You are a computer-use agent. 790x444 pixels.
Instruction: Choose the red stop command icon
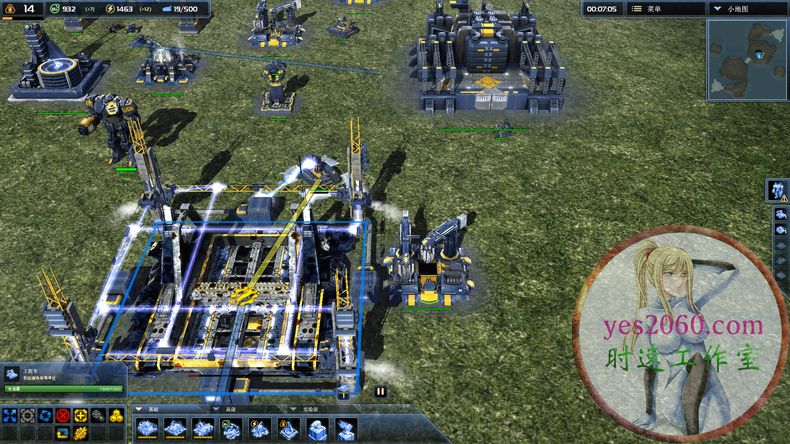tap(62, 415)
